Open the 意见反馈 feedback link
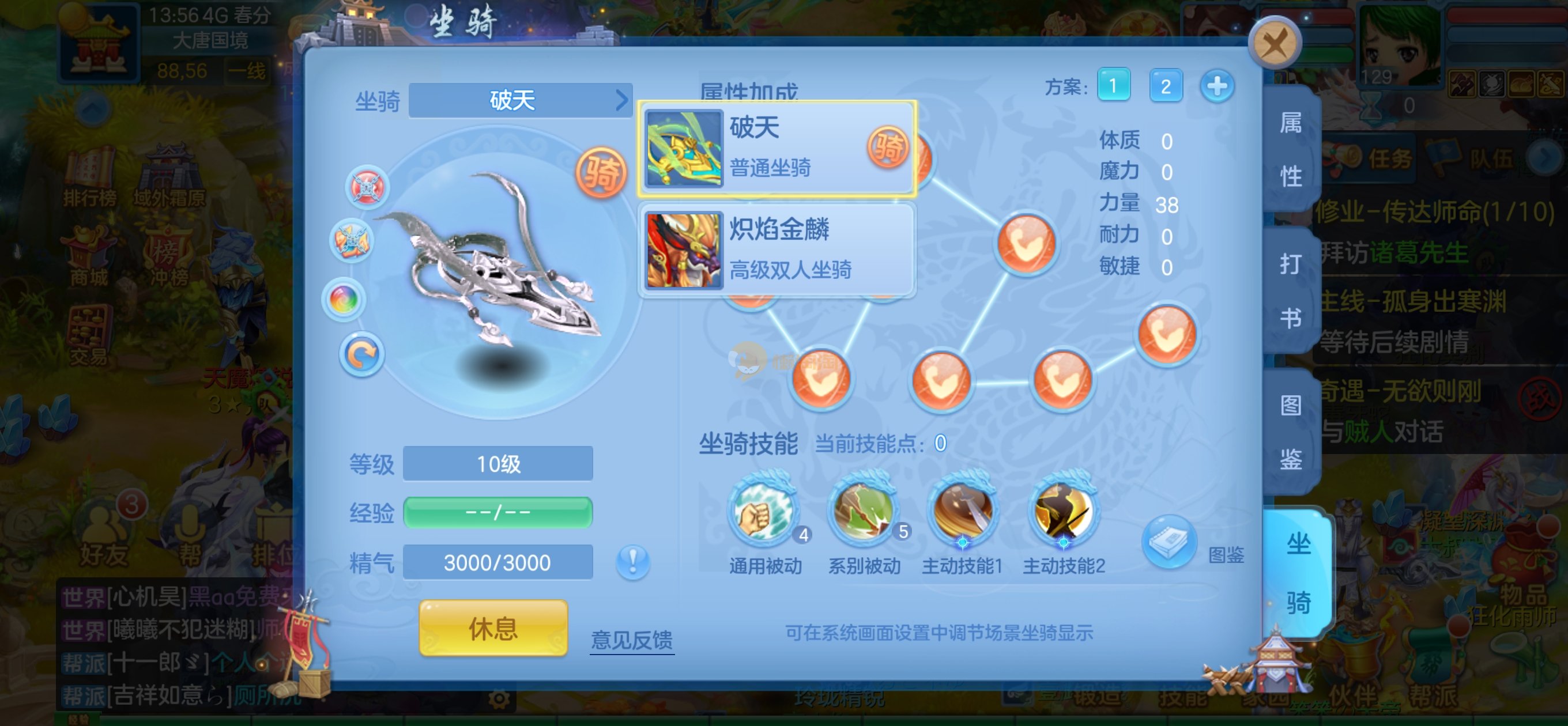Screen dimensions: 1568x726 (632, 640)
